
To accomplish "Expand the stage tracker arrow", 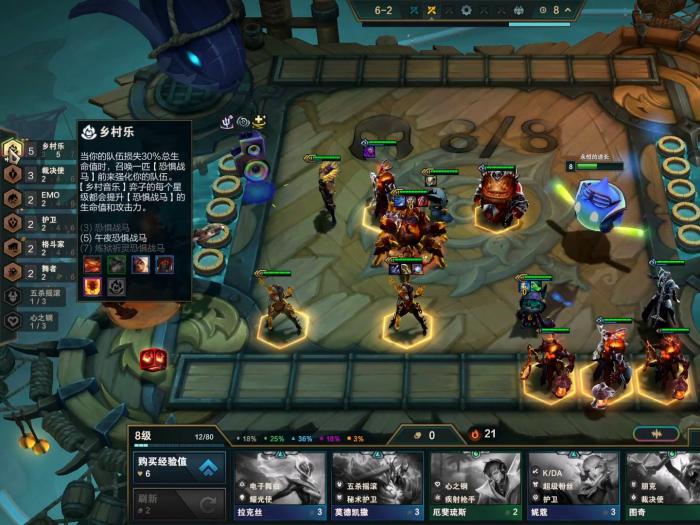I will pyautogui.click(x=568, y=11).
